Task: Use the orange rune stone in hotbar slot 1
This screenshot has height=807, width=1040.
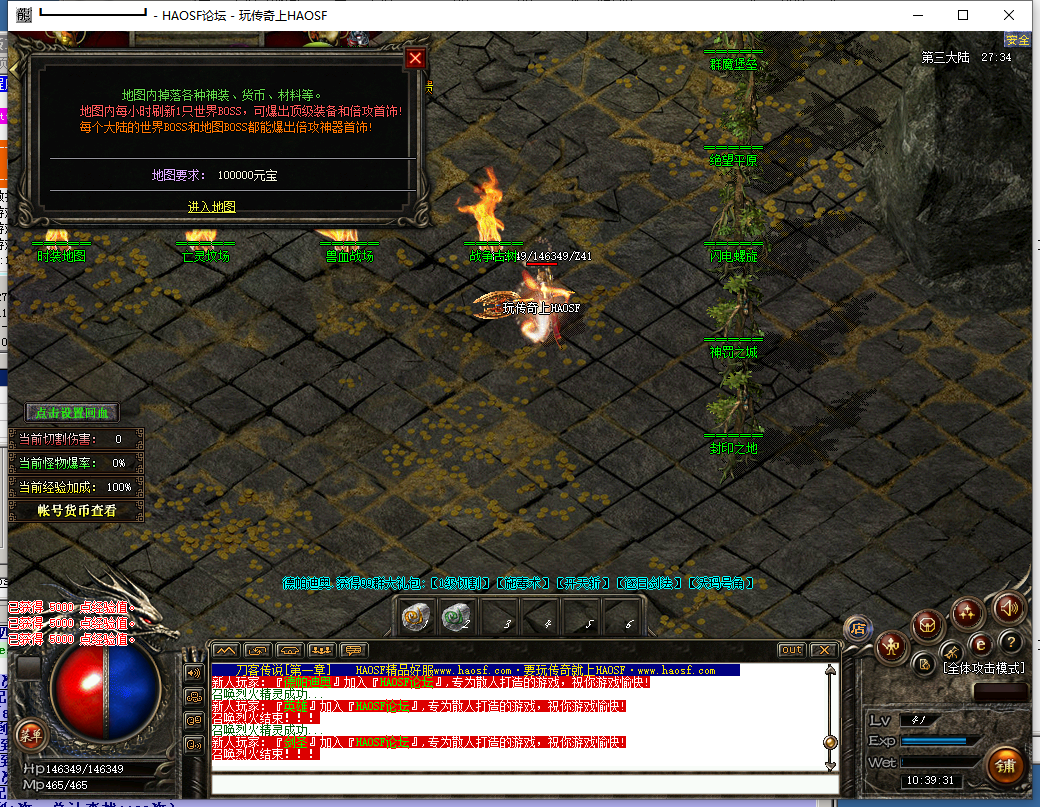Action: pos(413,618)
